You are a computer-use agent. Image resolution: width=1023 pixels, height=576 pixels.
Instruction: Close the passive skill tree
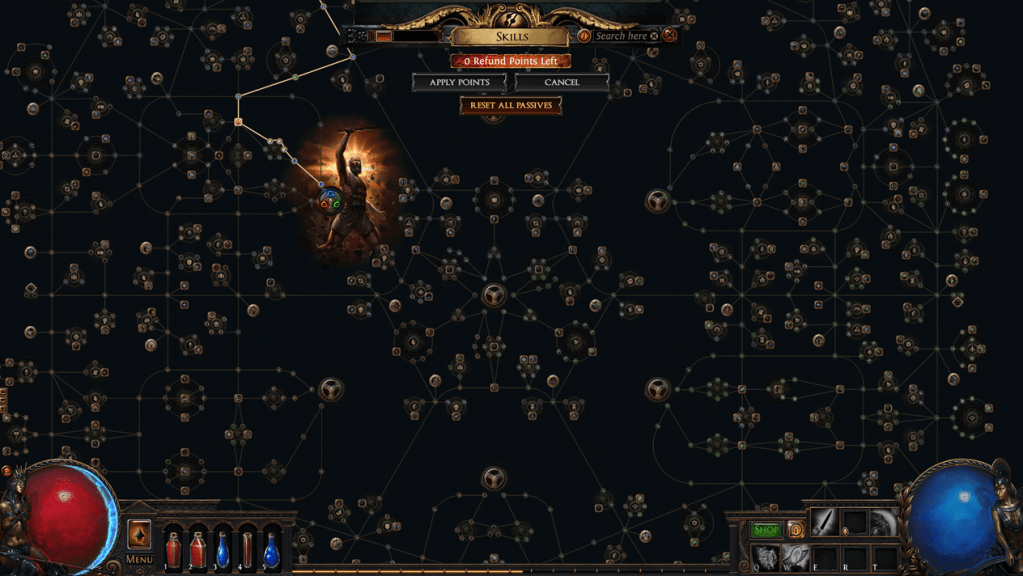tap(670, 35)
